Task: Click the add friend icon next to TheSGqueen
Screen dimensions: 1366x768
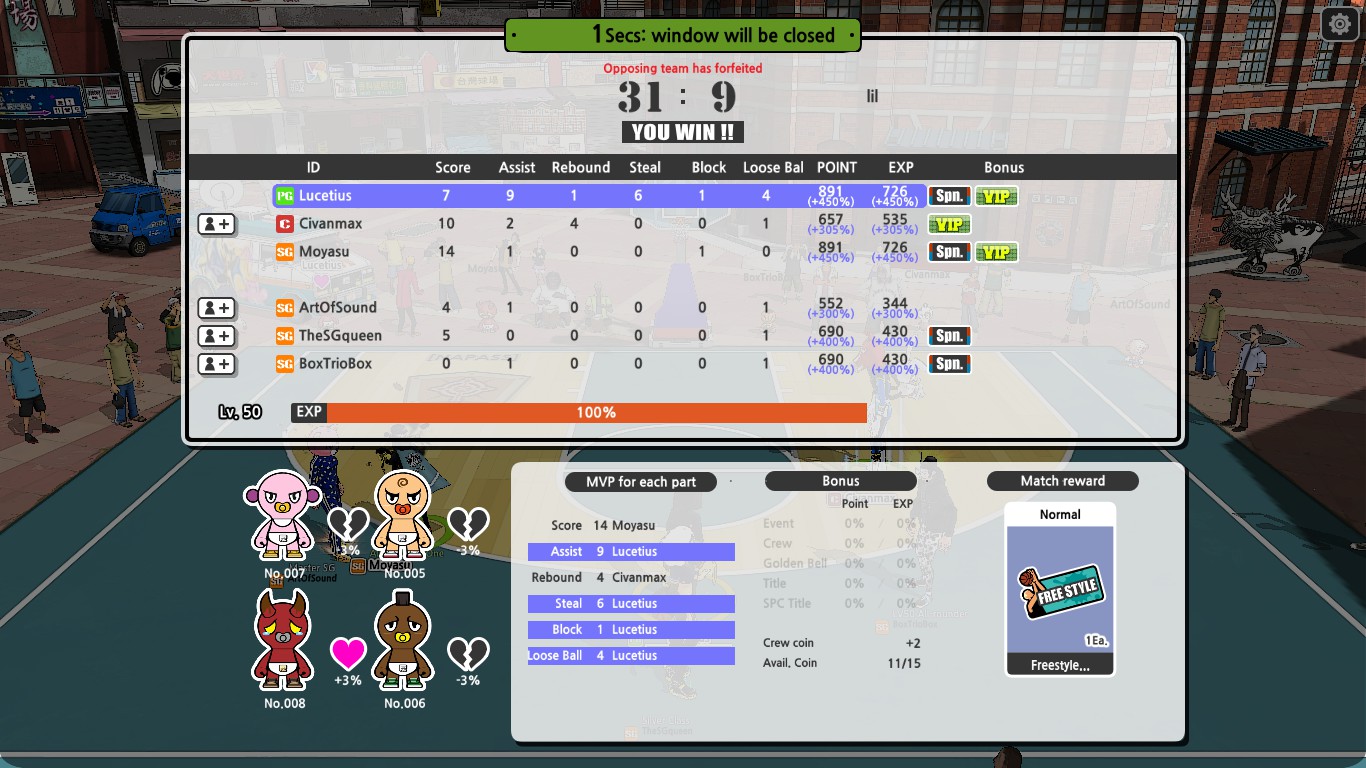Action: 216,336
